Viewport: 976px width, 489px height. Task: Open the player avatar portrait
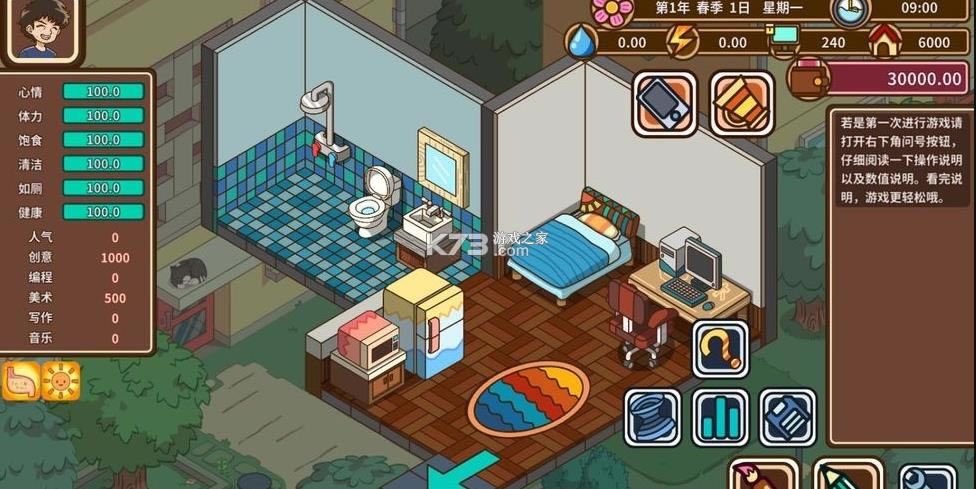click(x=42, y=30)
